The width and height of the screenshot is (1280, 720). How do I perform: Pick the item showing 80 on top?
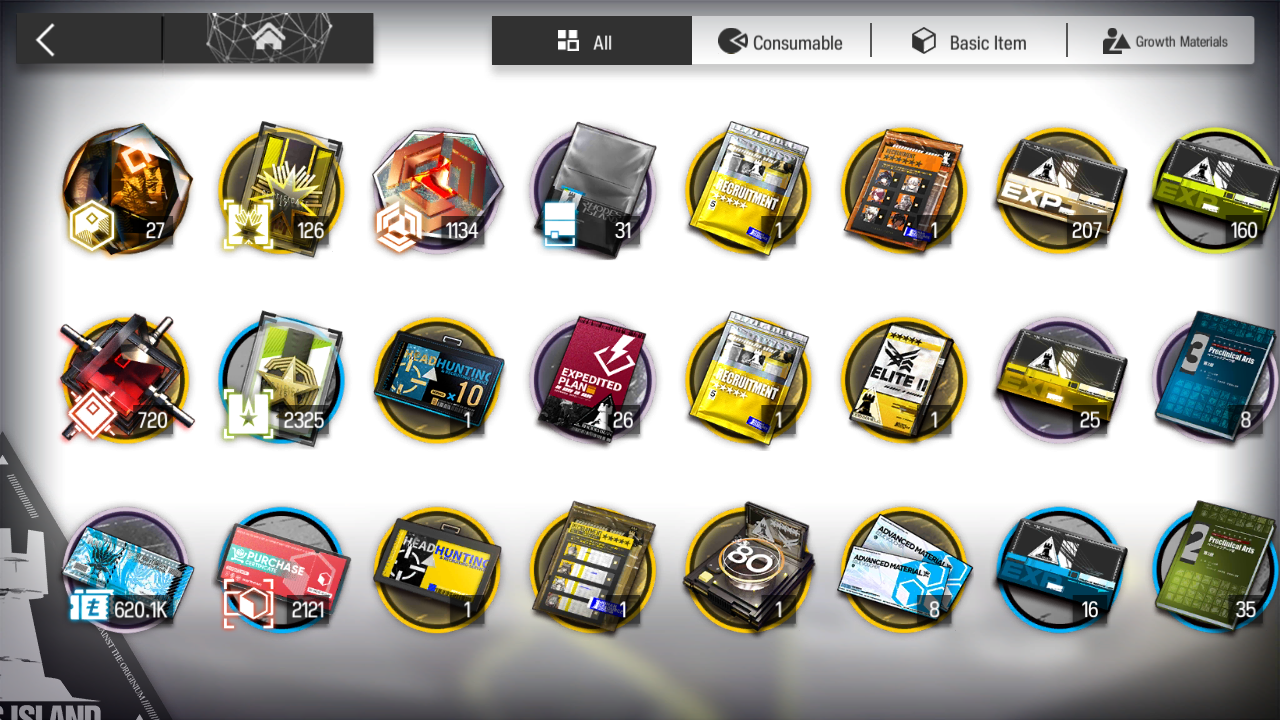749,570
